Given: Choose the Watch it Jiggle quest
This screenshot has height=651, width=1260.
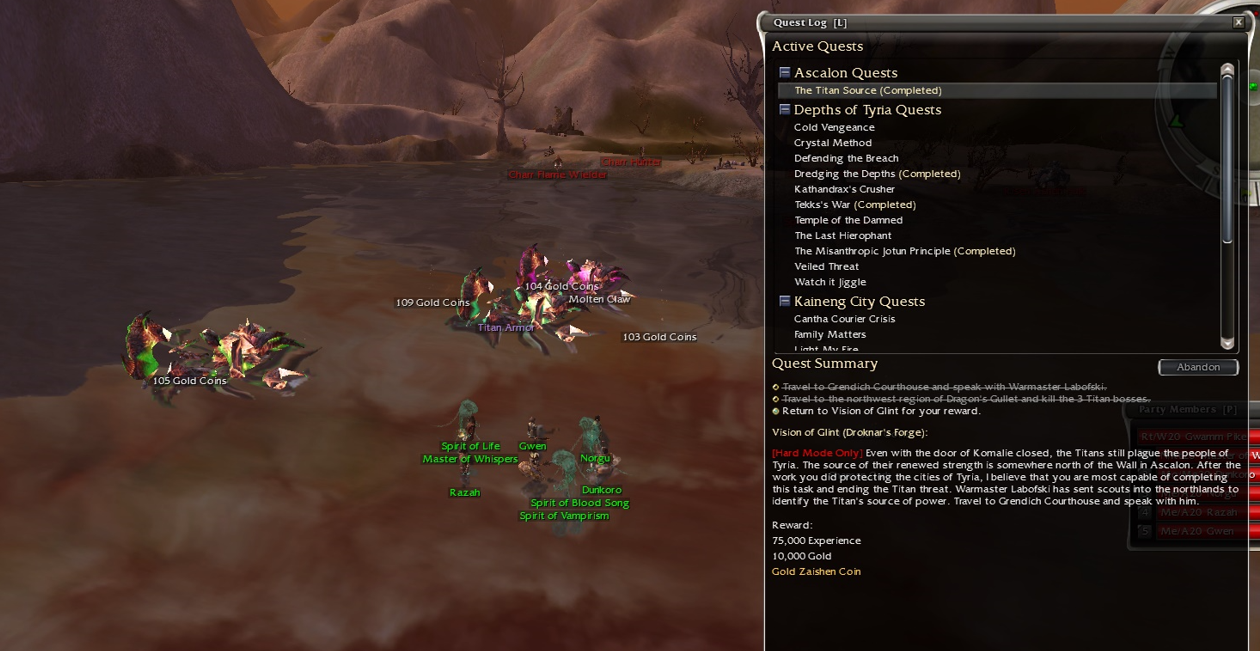Looking at the screenshot, I should (x=830, y=282).
